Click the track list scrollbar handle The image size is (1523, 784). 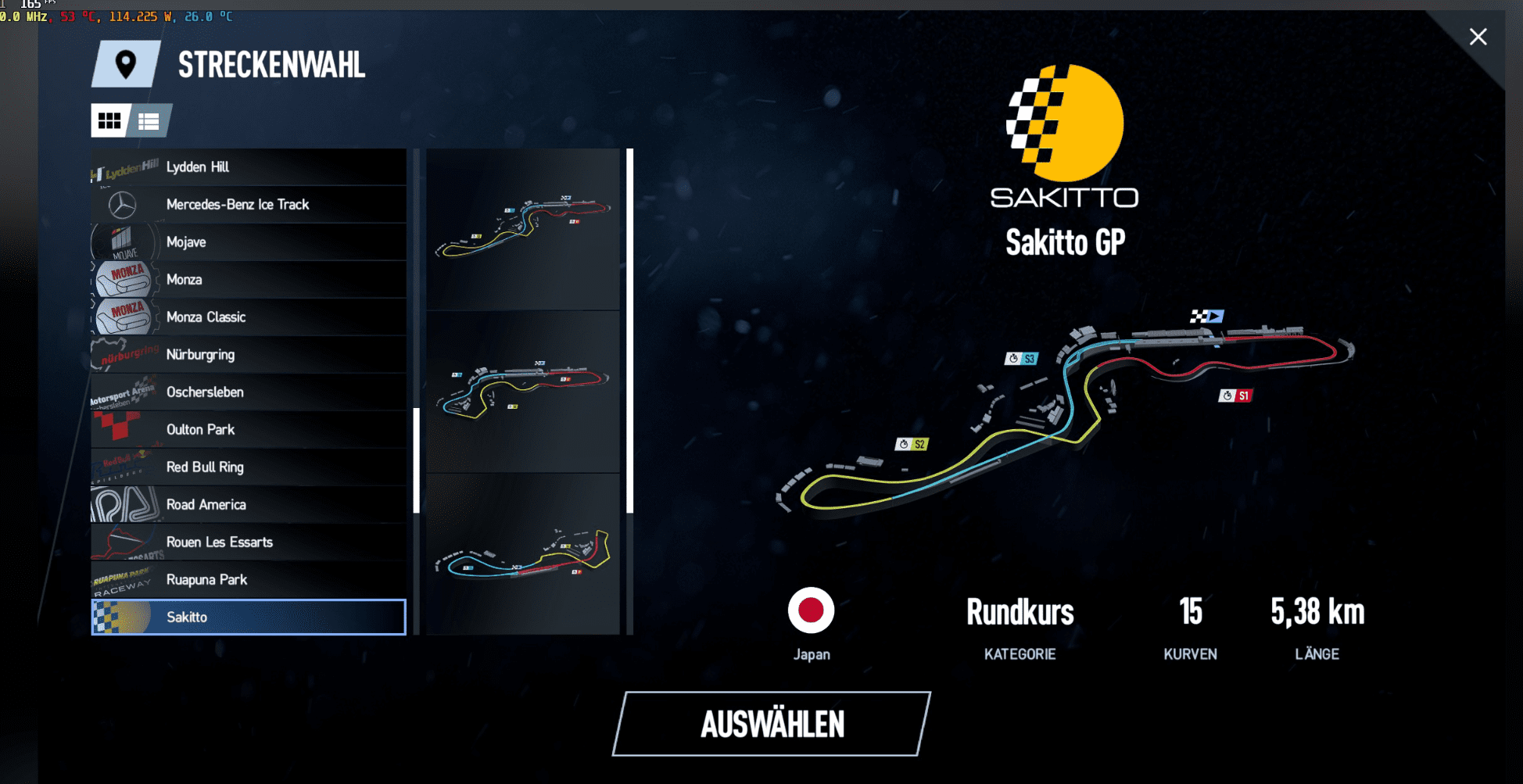417,460
